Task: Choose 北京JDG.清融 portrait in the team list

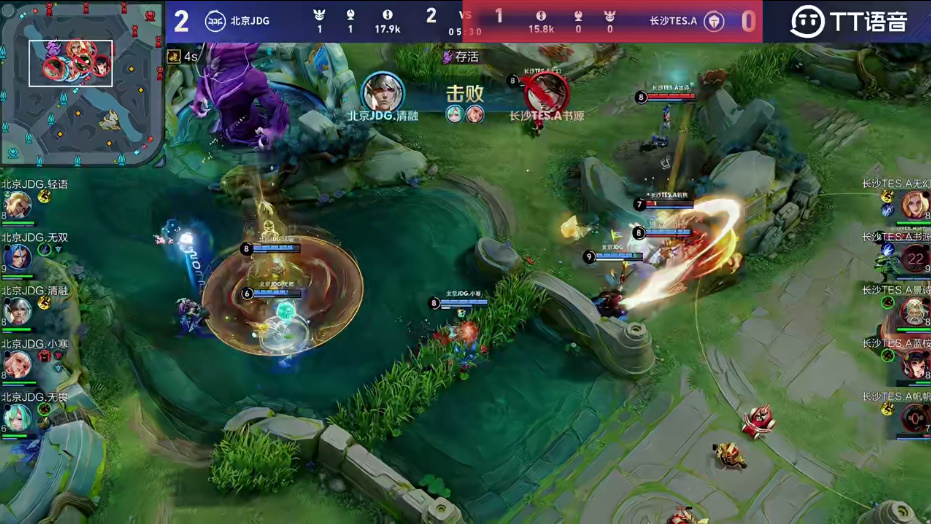Action: [x=17, y=312]
